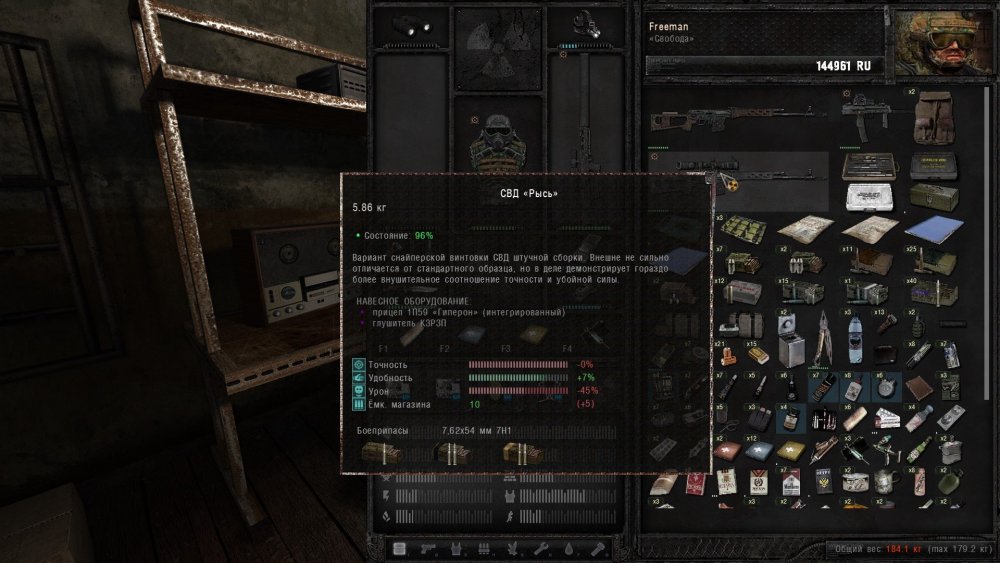Viewport: 1000px width, 563px height.
Task: Select the pistol filter at bottom toolbar
Action: coord(428,549)
